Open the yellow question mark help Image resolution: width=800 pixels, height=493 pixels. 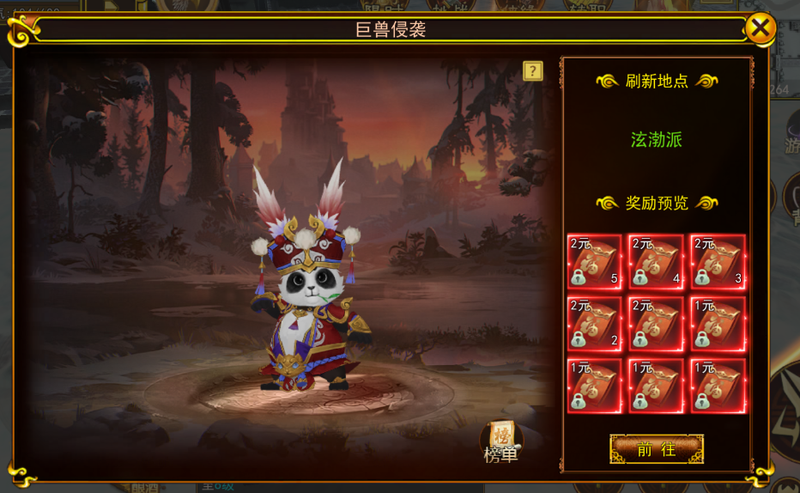click(x=533, y=71)
